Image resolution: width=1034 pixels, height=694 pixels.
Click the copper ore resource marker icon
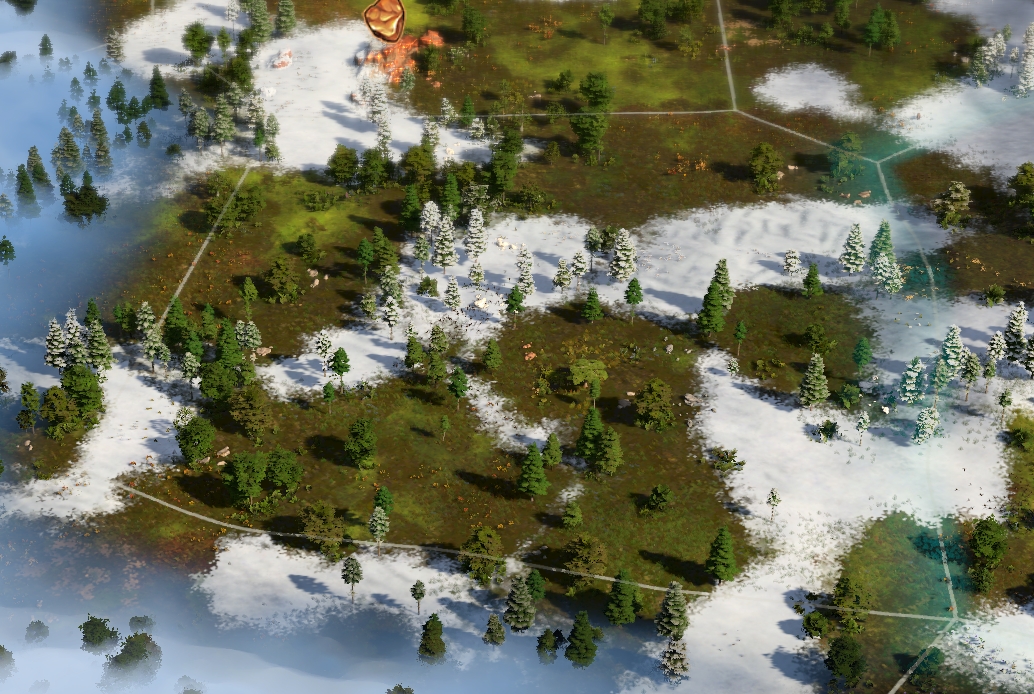coord(384,20)
